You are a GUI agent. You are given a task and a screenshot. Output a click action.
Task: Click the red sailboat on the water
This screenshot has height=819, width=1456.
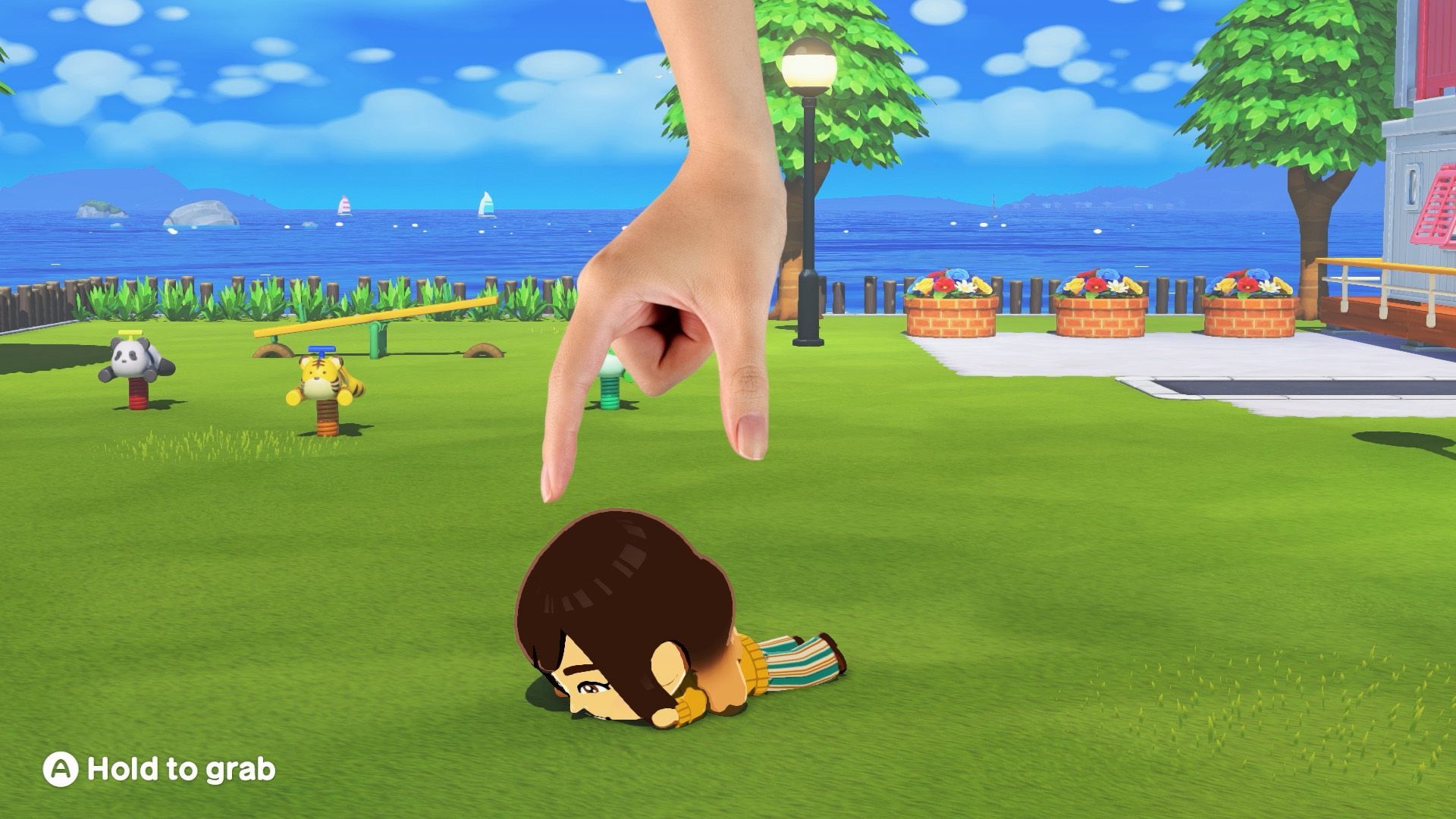pyautogui.click(x=344, y=206)
